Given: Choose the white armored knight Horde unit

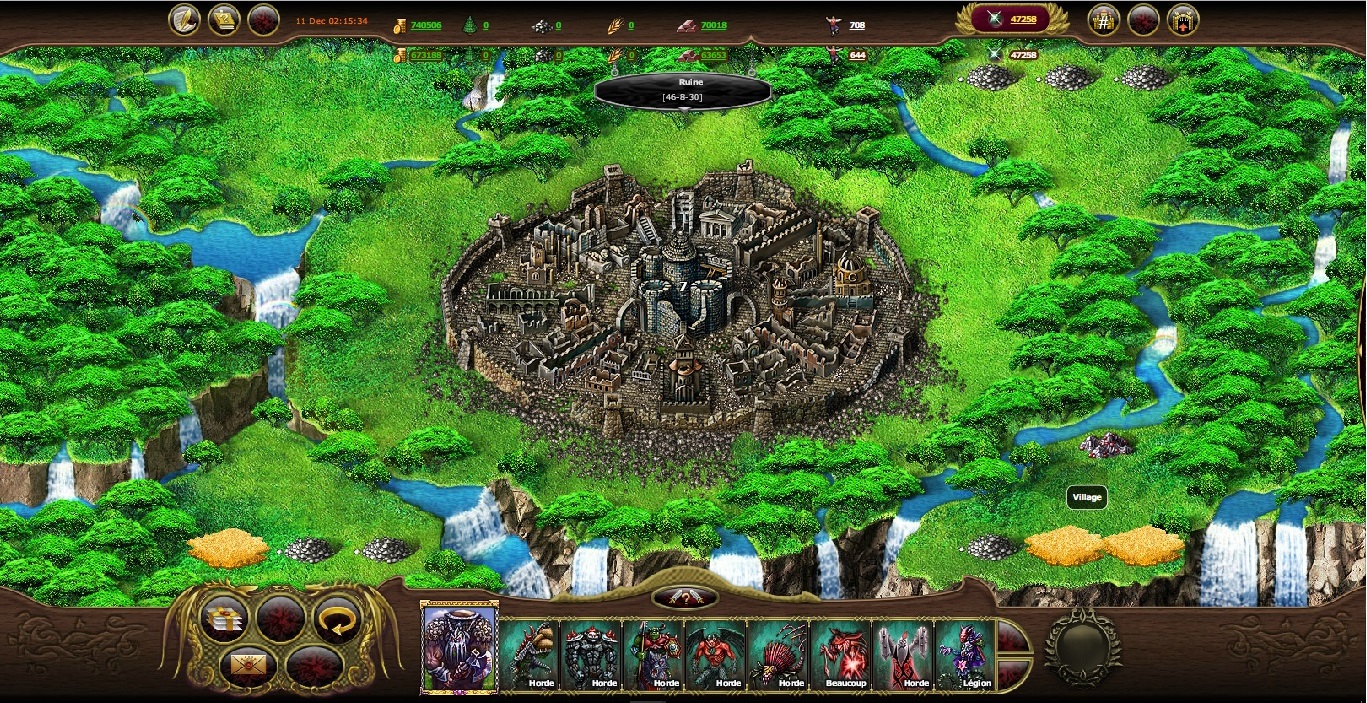Looking at the screenshot, I should (902, 655).
